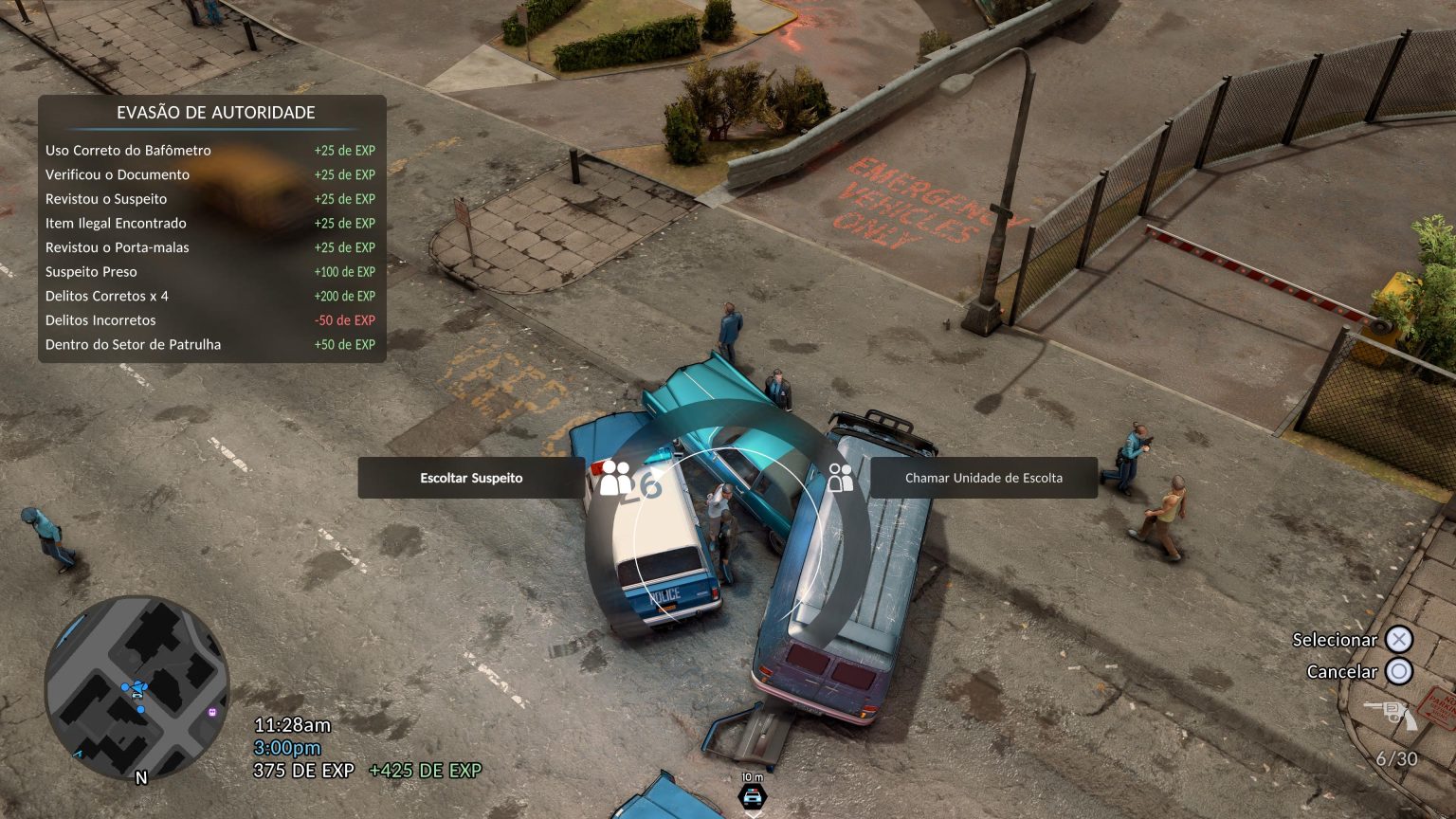Click the 'Selecionar' action label

[1334, 640]
